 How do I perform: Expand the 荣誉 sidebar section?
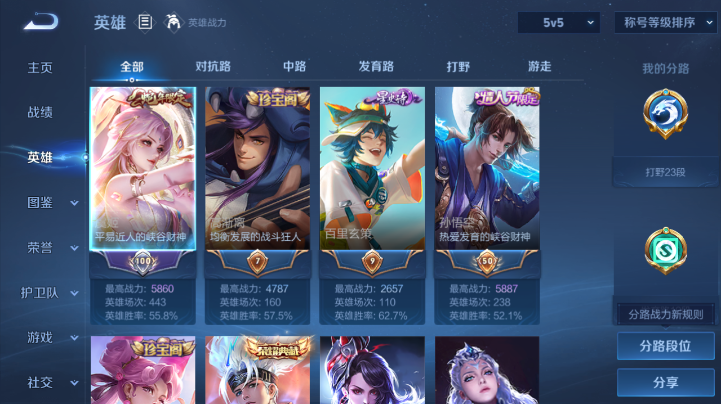(51, 247)
